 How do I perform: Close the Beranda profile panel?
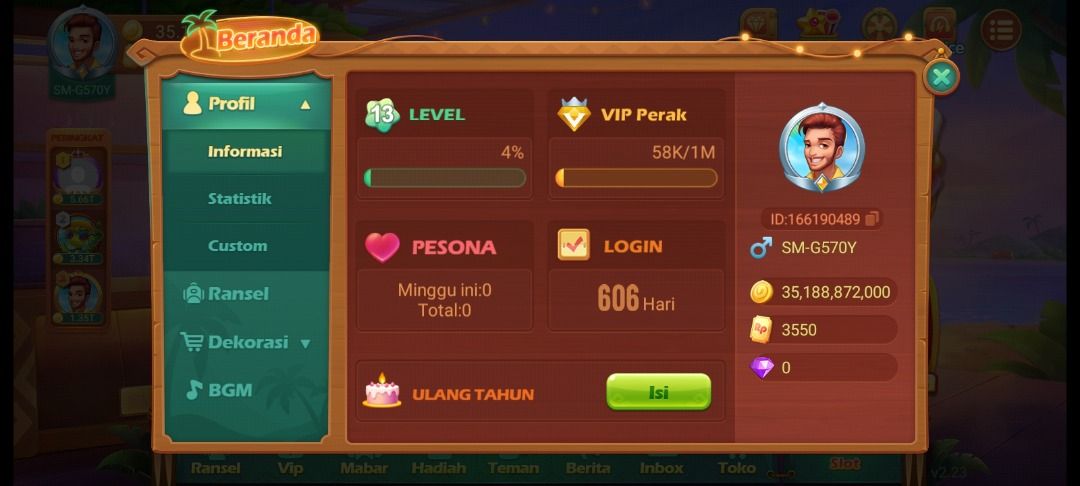pos(940,77)
